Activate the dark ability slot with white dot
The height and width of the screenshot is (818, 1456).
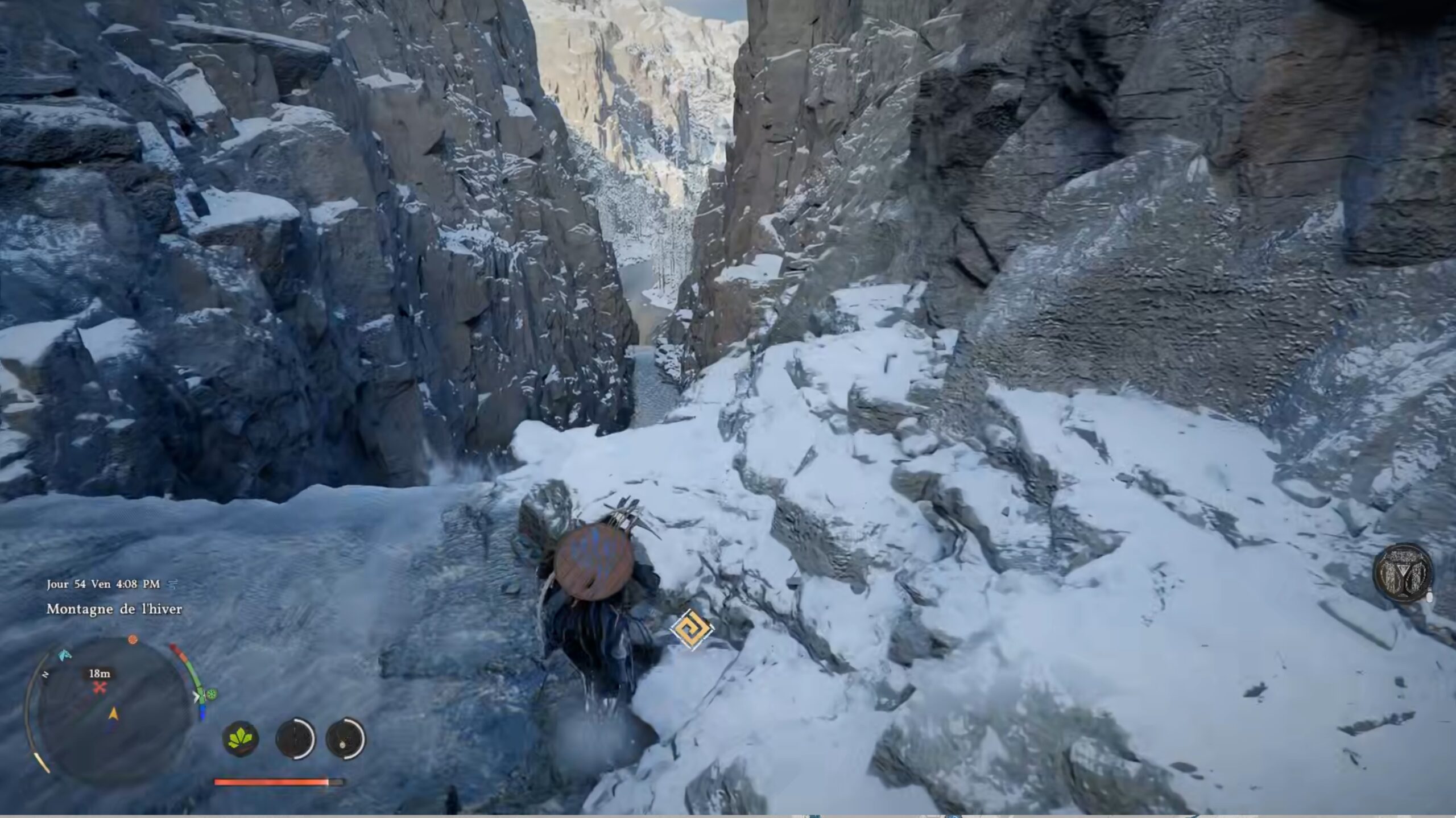click(345, 739)
